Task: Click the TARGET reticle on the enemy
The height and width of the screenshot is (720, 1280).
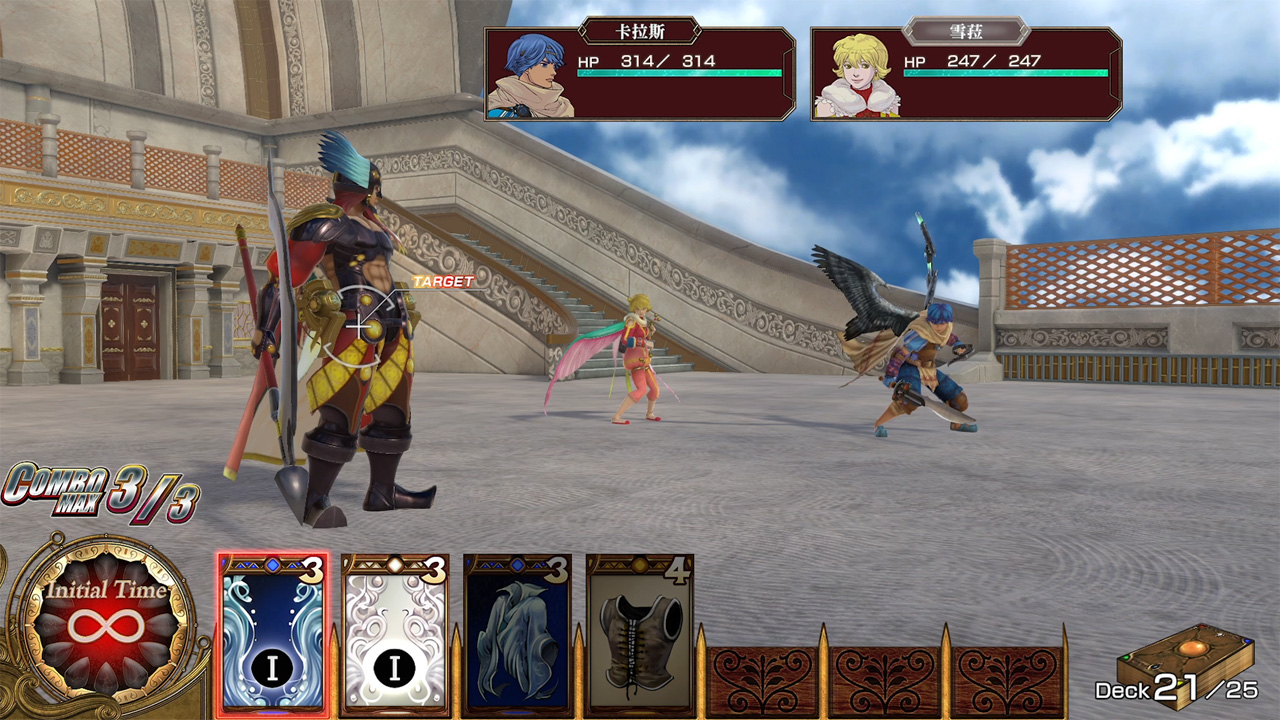Action: tap(361, 323)
